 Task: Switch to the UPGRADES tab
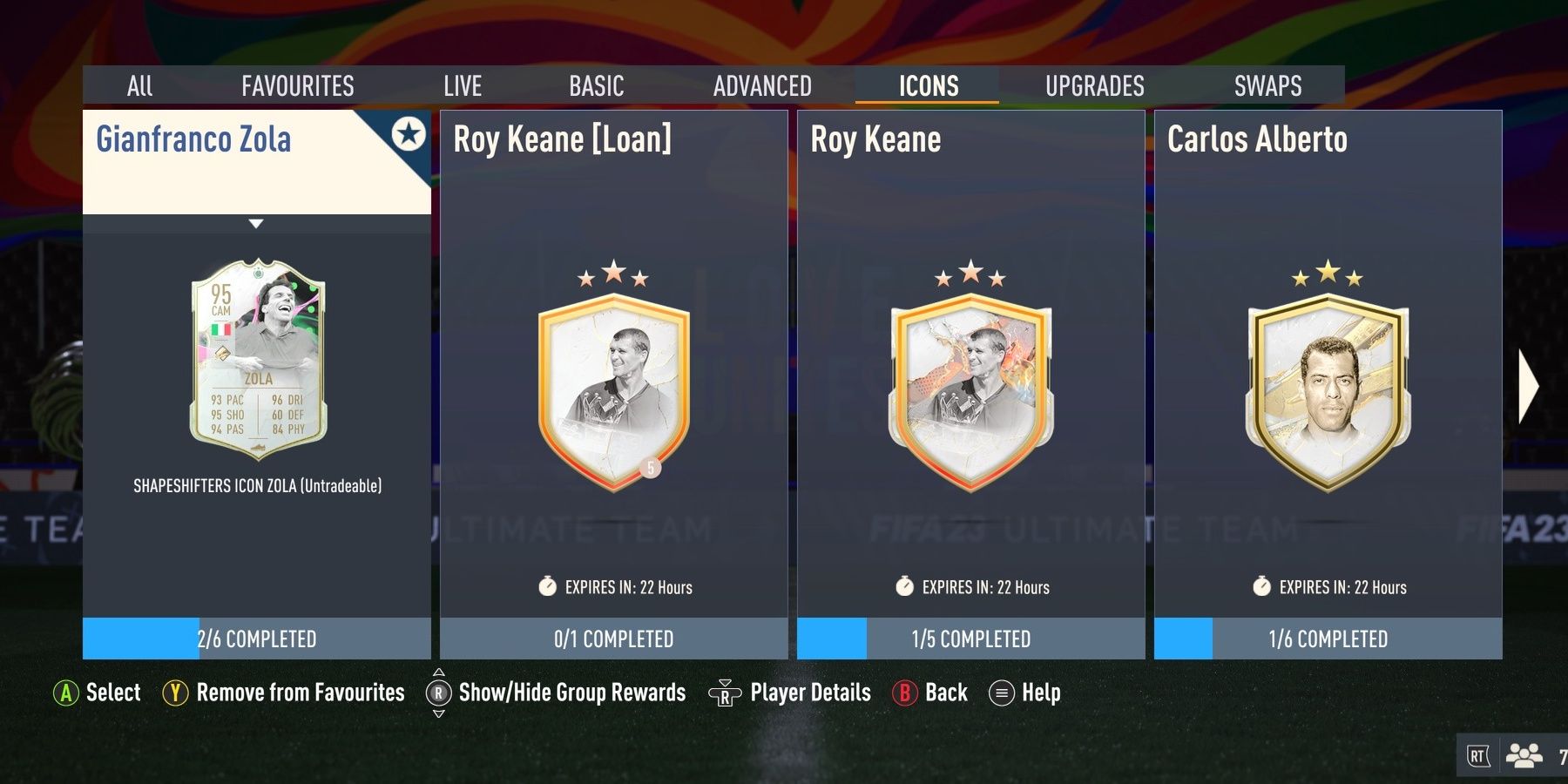point(1094,84)
